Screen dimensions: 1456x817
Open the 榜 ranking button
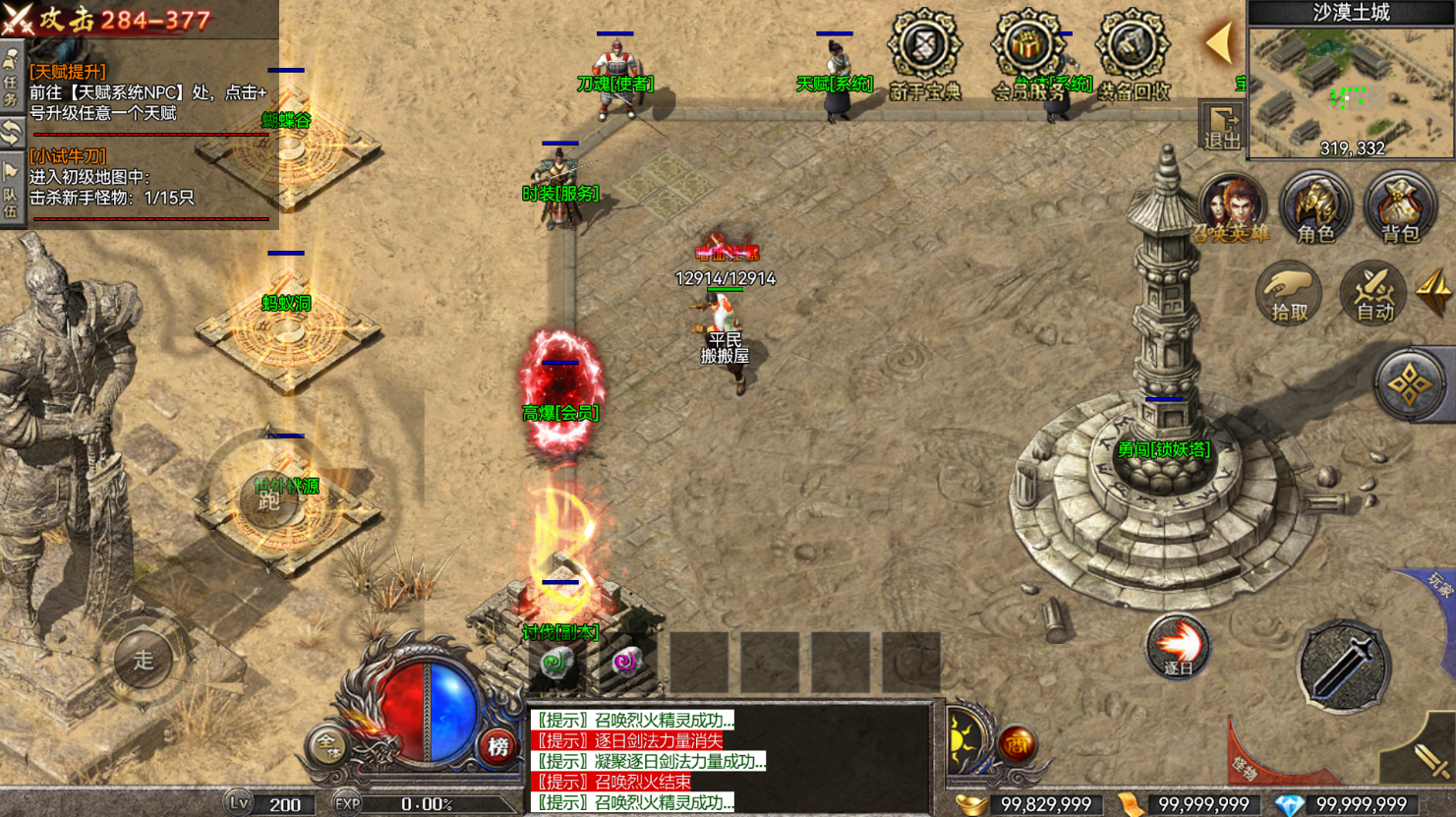pos(498,747)
